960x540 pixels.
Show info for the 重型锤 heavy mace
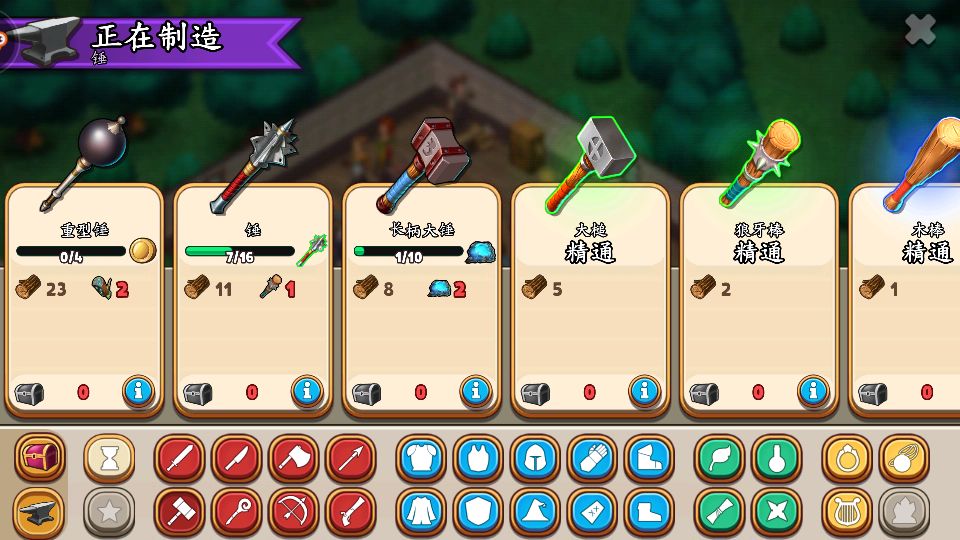click(x=139, y=391)
